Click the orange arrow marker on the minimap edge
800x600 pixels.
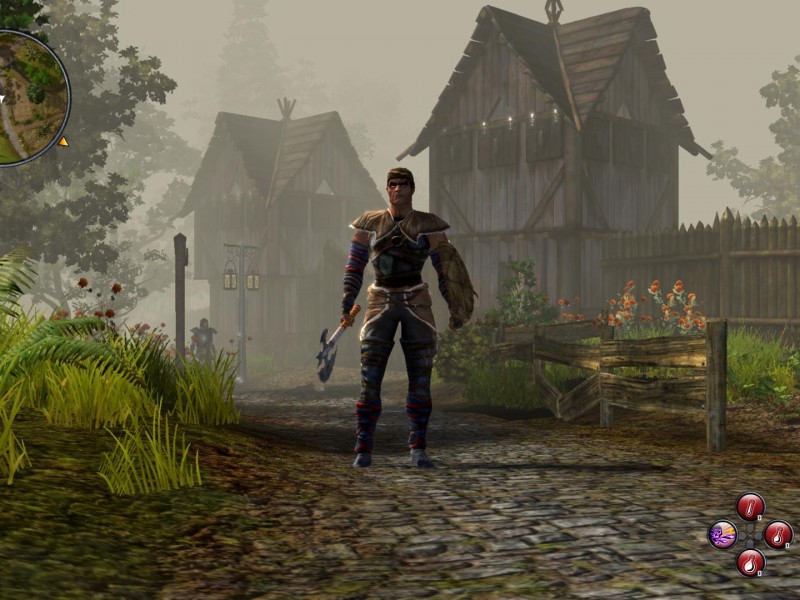63,142
